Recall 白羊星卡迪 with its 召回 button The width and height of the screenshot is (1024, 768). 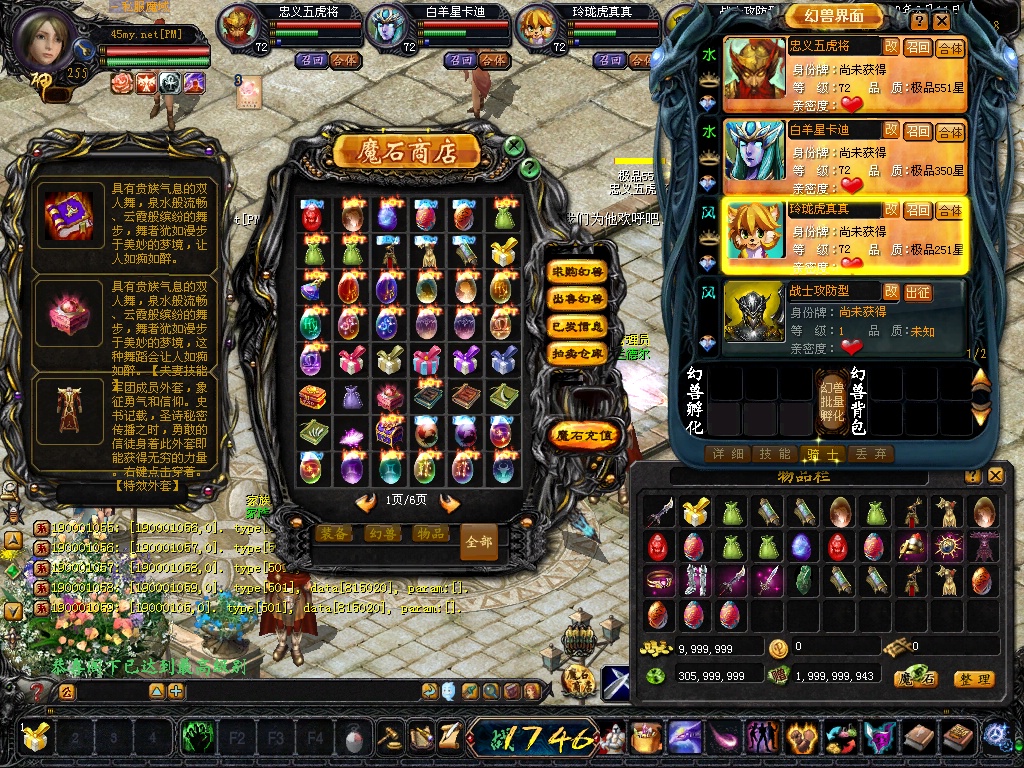click(917, 131)
